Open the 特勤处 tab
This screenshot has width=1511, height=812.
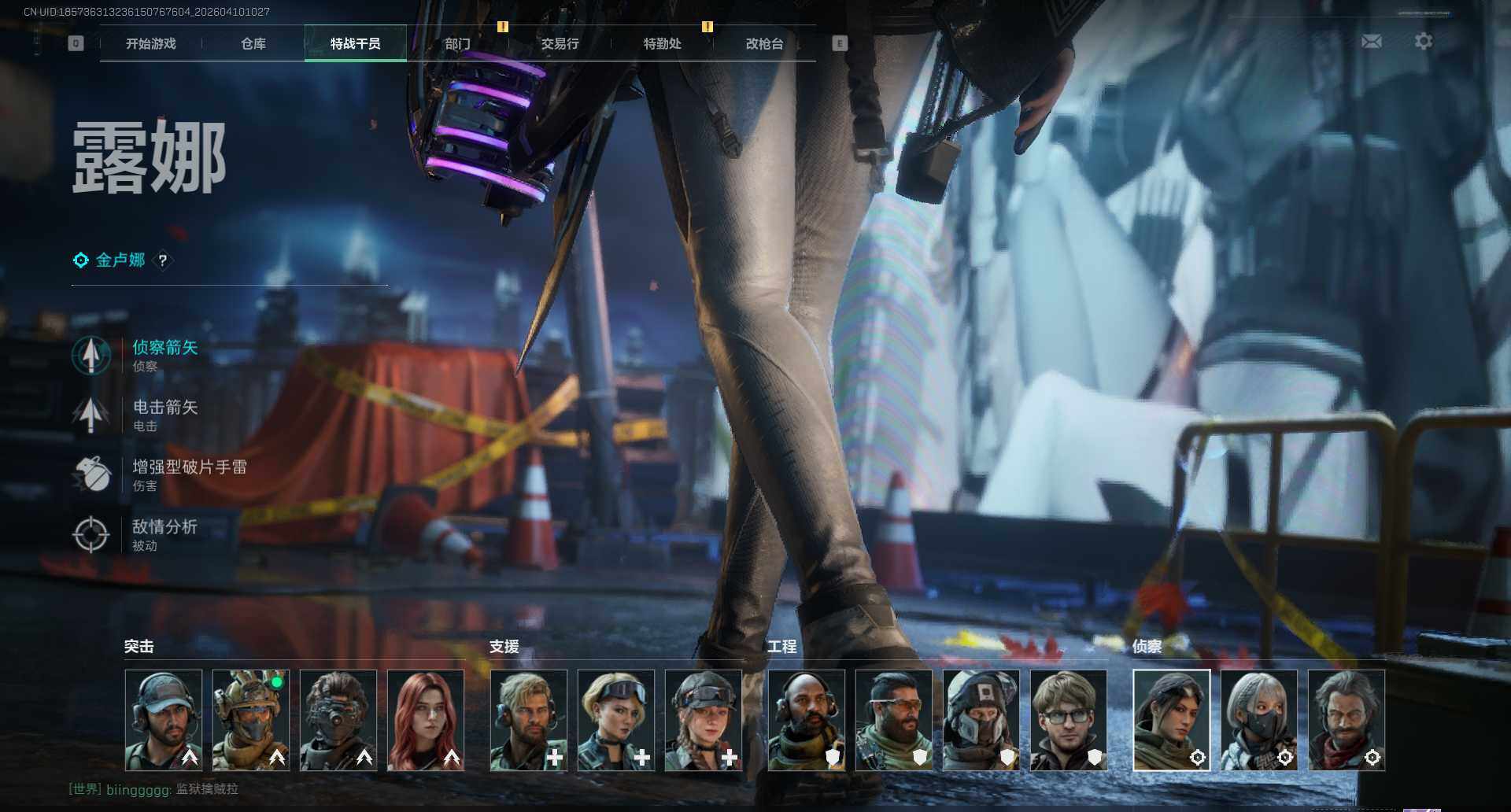pyautogui.click(x=662, y=43)
